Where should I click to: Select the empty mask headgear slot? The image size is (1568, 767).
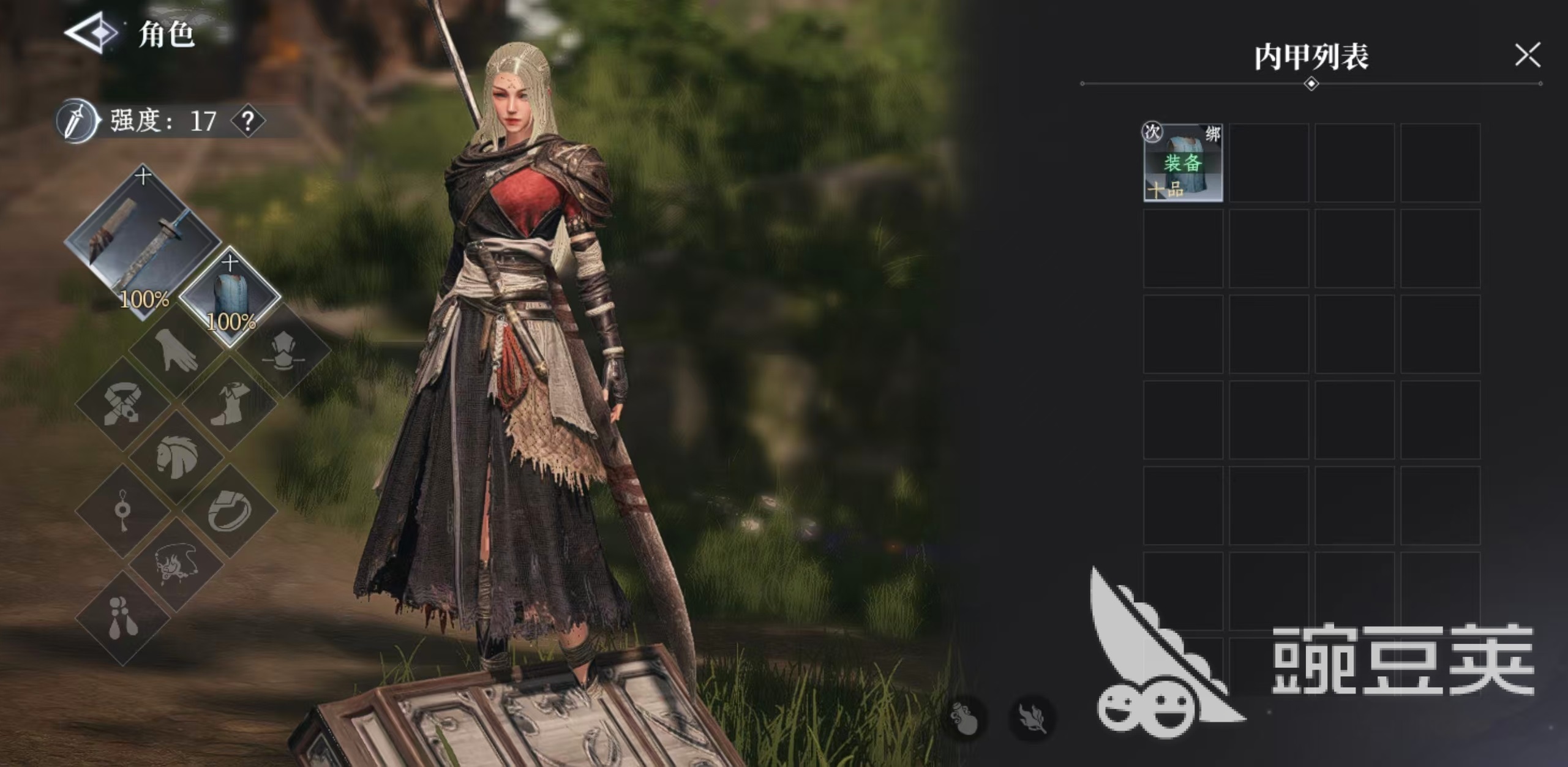click(283, 351)
